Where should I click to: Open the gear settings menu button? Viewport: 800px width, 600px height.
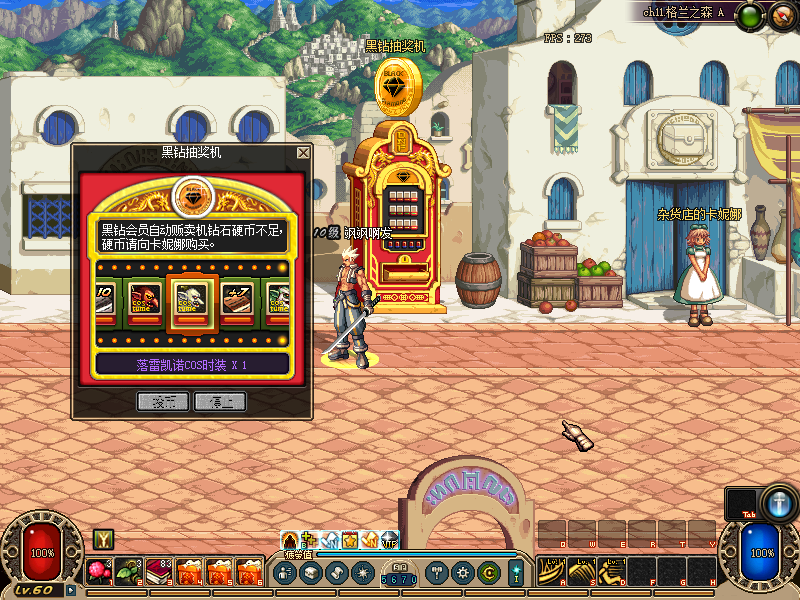[x=463, y=573]
